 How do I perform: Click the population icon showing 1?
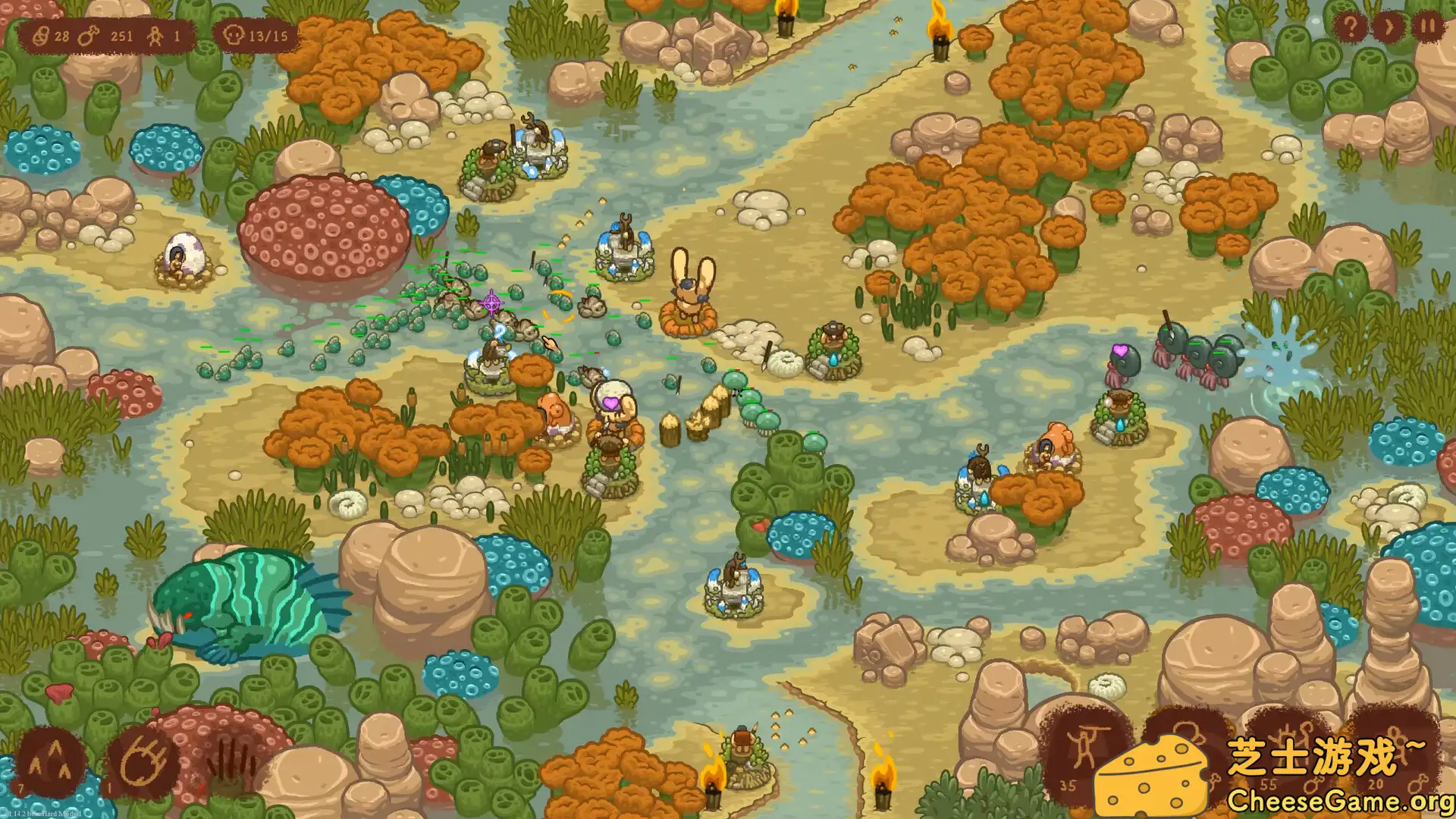pyautogui.click(x=154, y=34)
